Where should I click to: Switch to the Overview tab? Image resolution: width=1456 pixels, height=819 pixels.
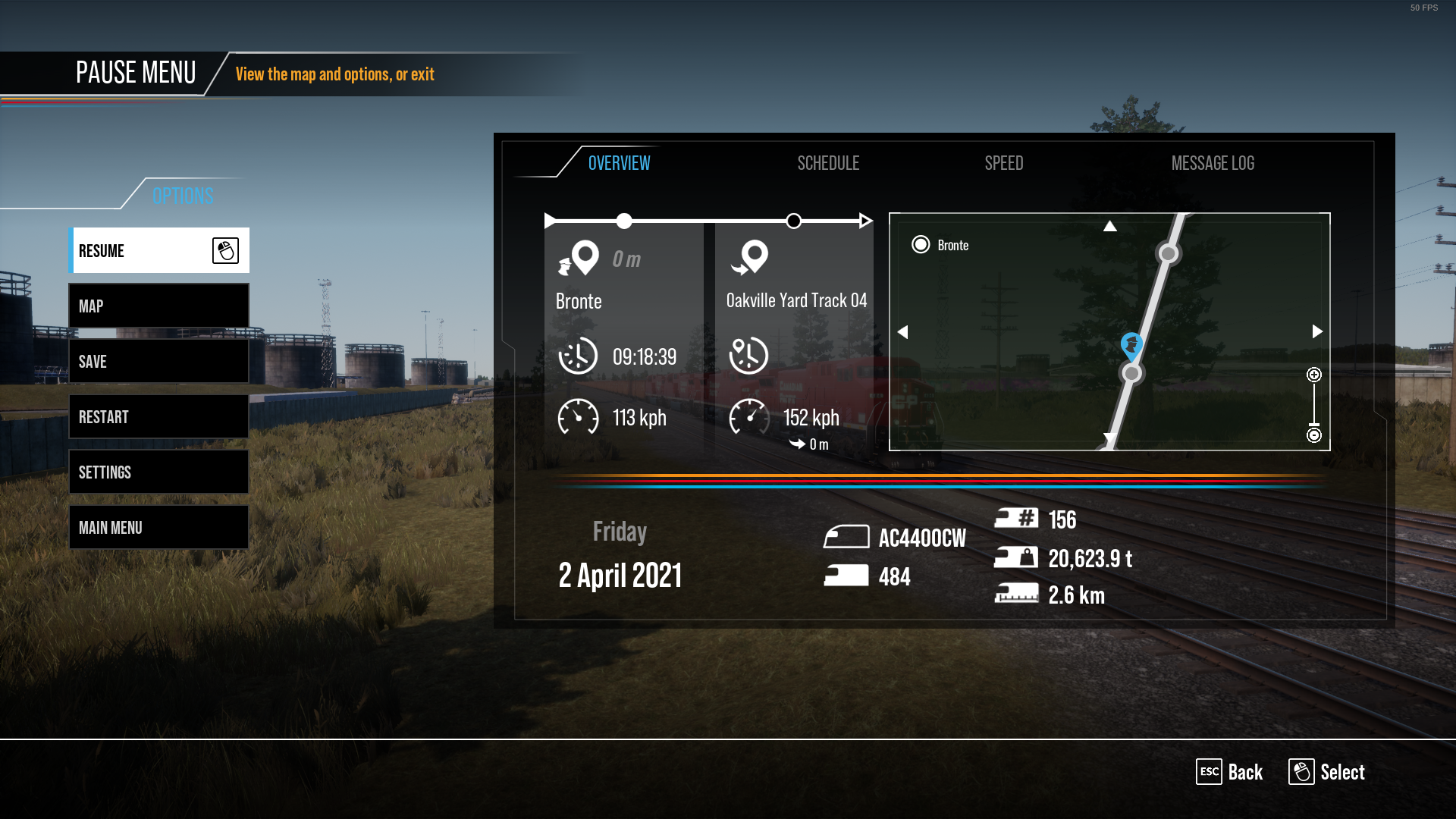click(x=619, y=163)
